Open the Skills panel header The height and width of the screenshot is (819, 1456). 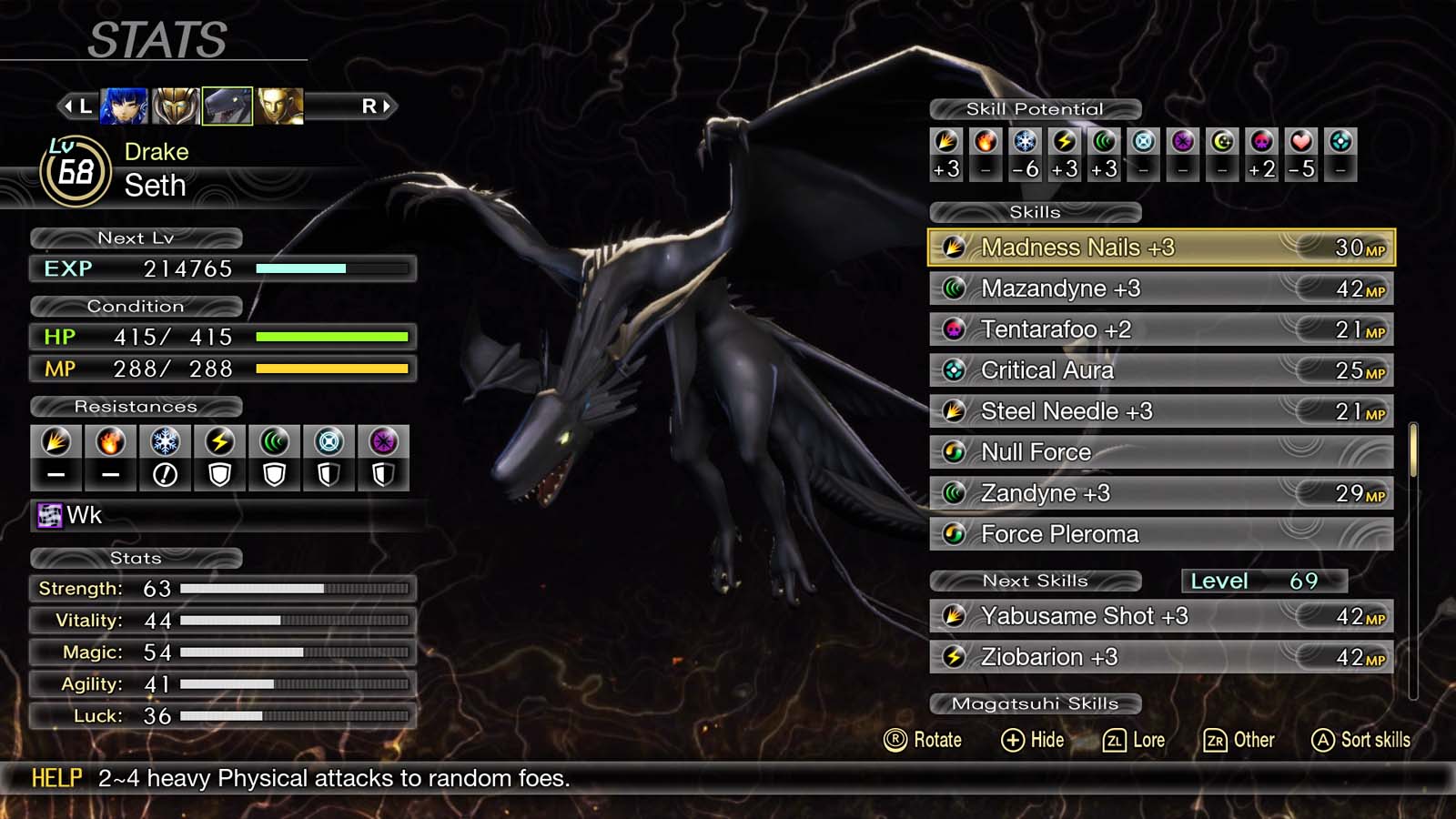1035,212
